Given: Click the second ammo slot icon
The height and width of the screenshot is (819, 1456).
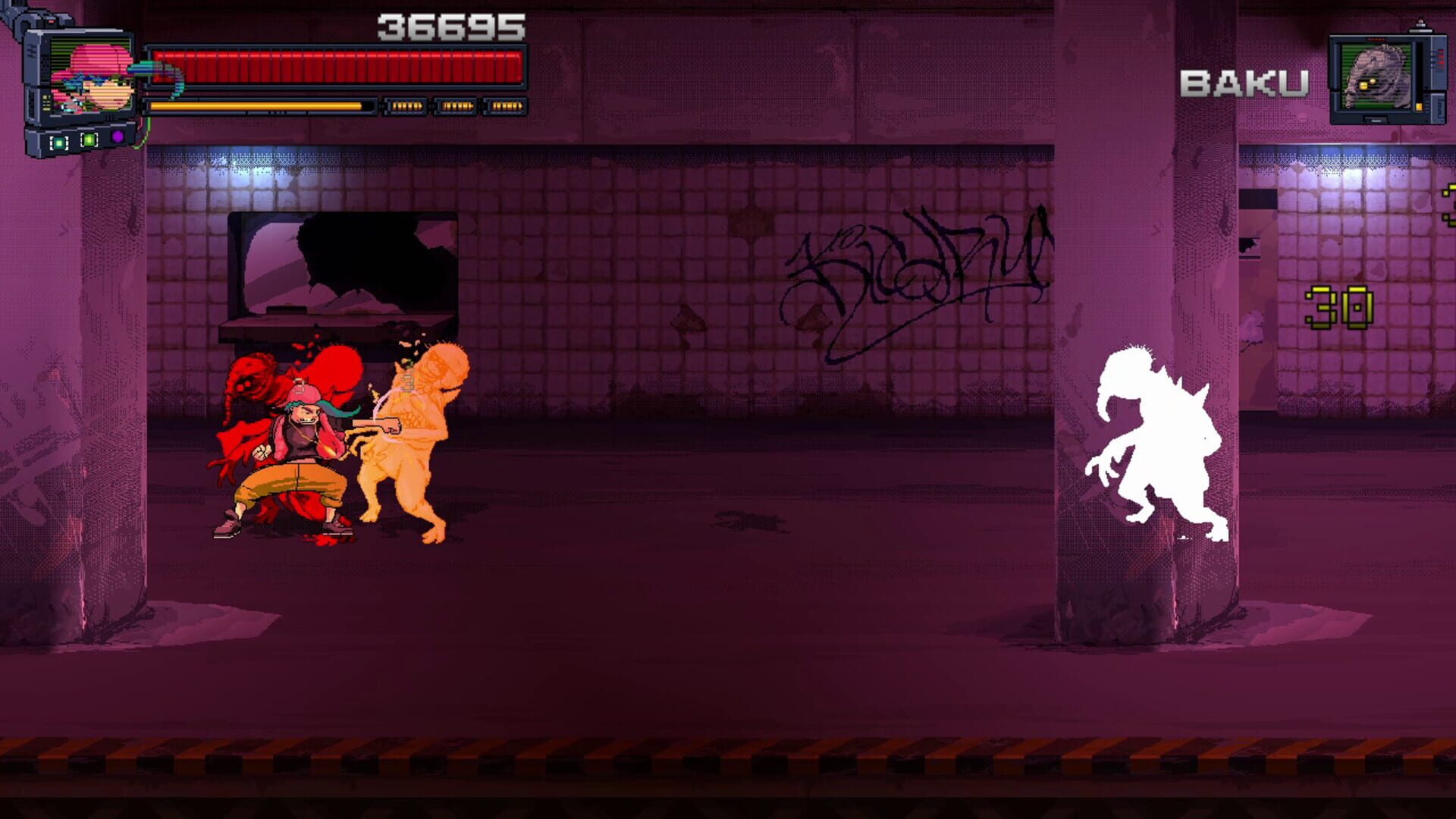Looking at the screenshot, I should click(455, 107).
